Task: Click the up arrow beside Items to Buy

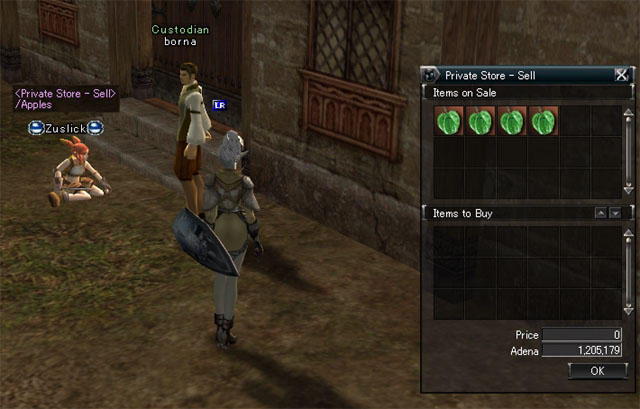Action: coord(600,213)
